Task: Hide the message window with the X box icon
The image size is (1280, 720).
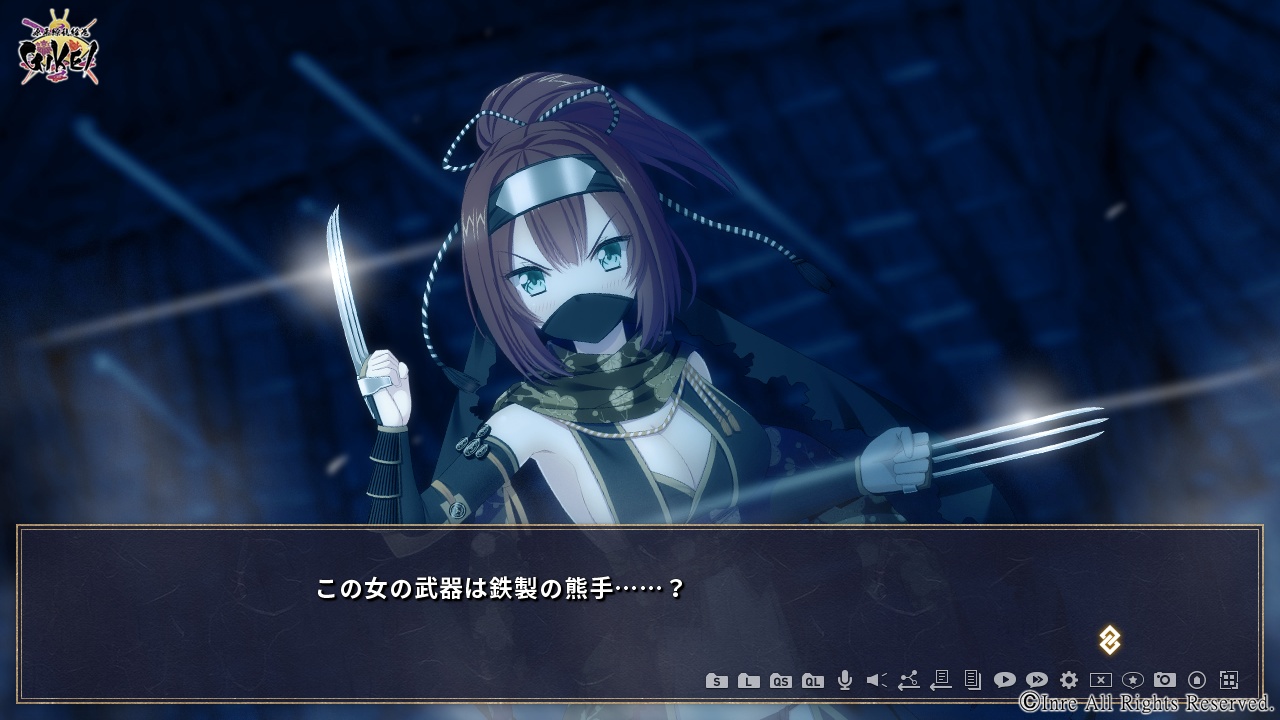Action: [1101, 680]
